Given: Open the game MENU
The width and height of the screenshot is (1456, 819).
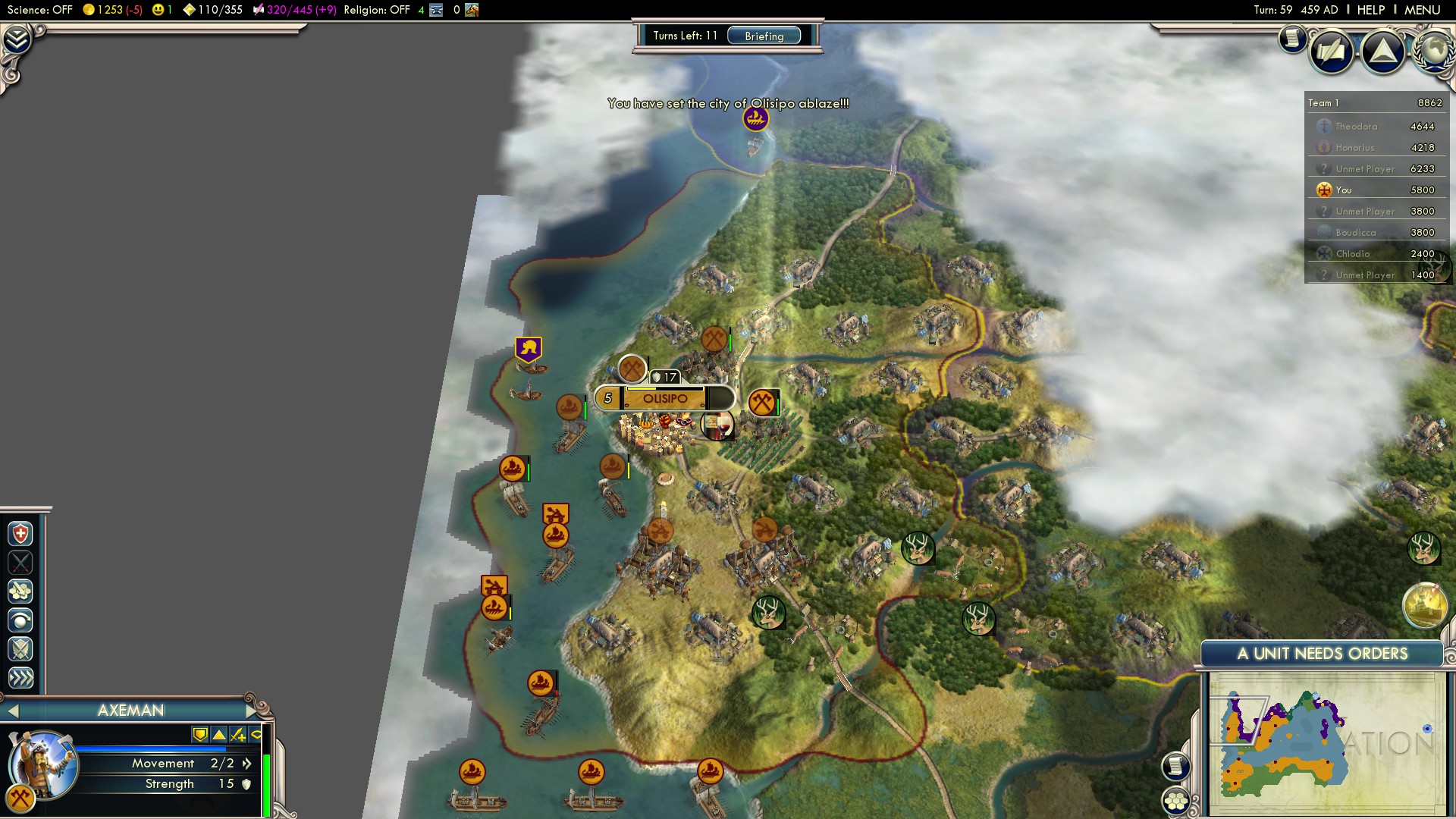Looking at the screenshot, I should point(1422,10).
